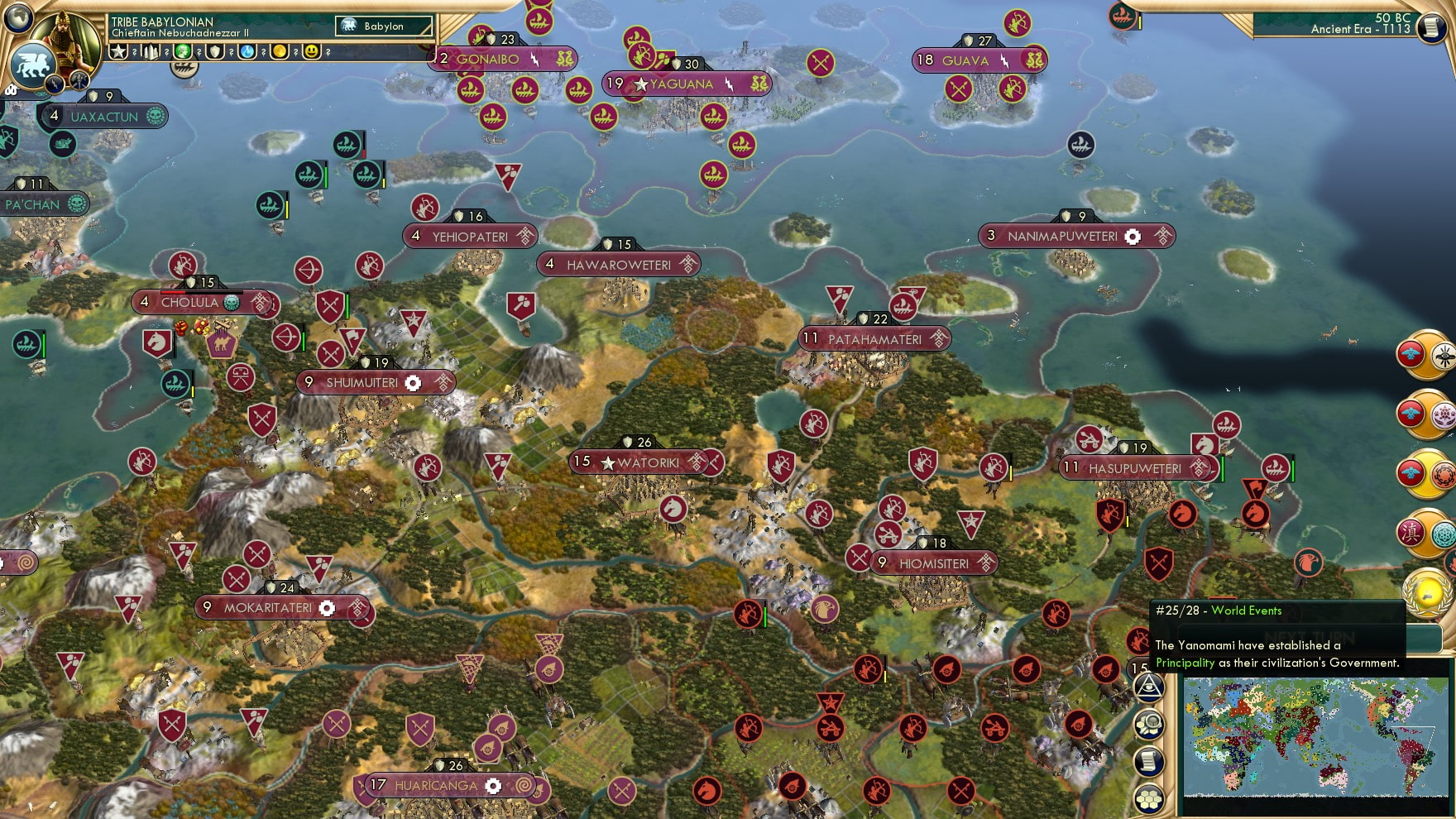Select the science flask icon in the stats bar
Image resolution: width=1456 pixels, height=819 pixels.
[248, 54]
